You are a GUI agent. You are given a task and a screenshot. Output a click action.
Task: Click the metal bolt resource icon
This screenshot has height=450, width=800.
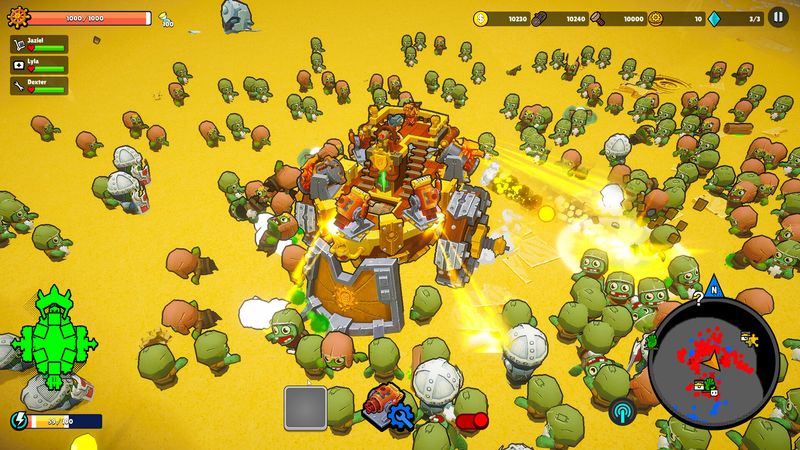click(x=598, y=18)
